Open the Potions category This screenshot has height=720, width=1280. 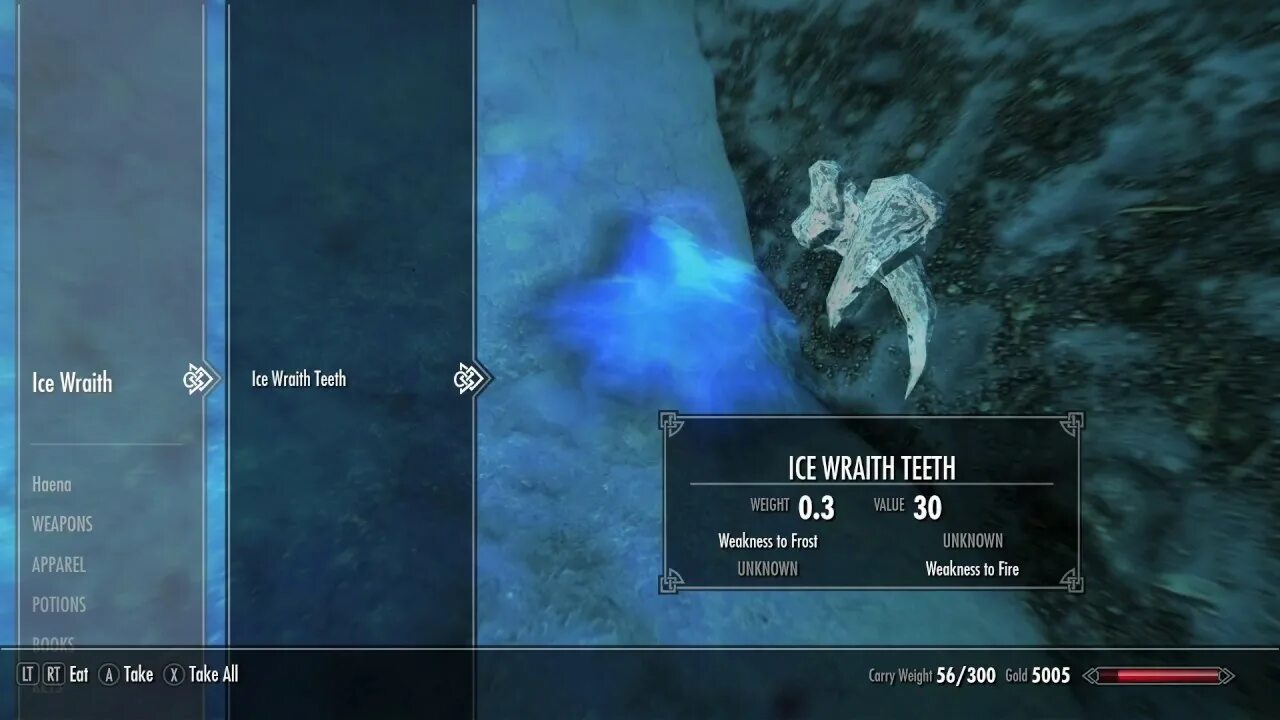(59, 605)
